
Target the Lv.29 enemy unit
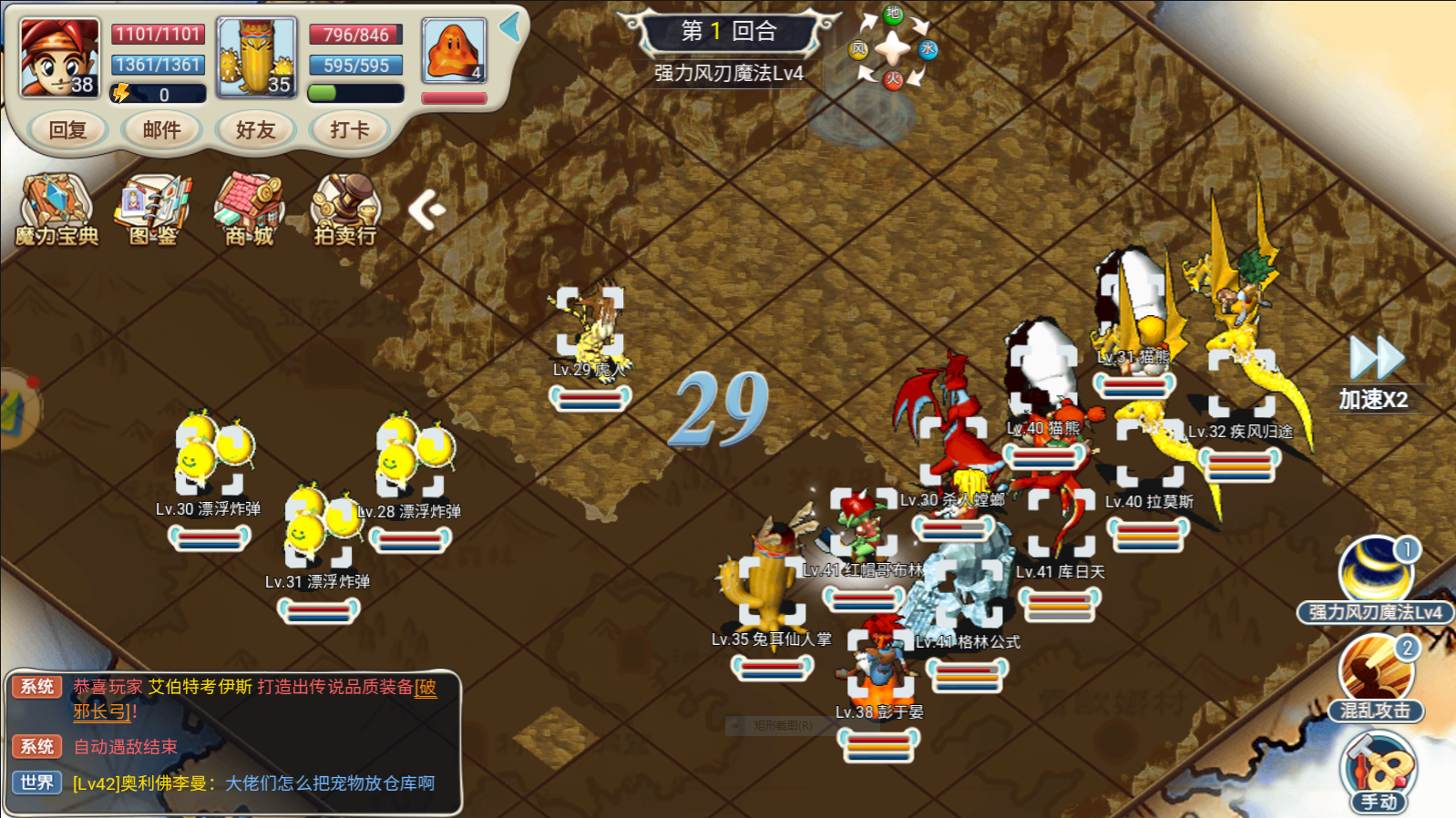590,324
